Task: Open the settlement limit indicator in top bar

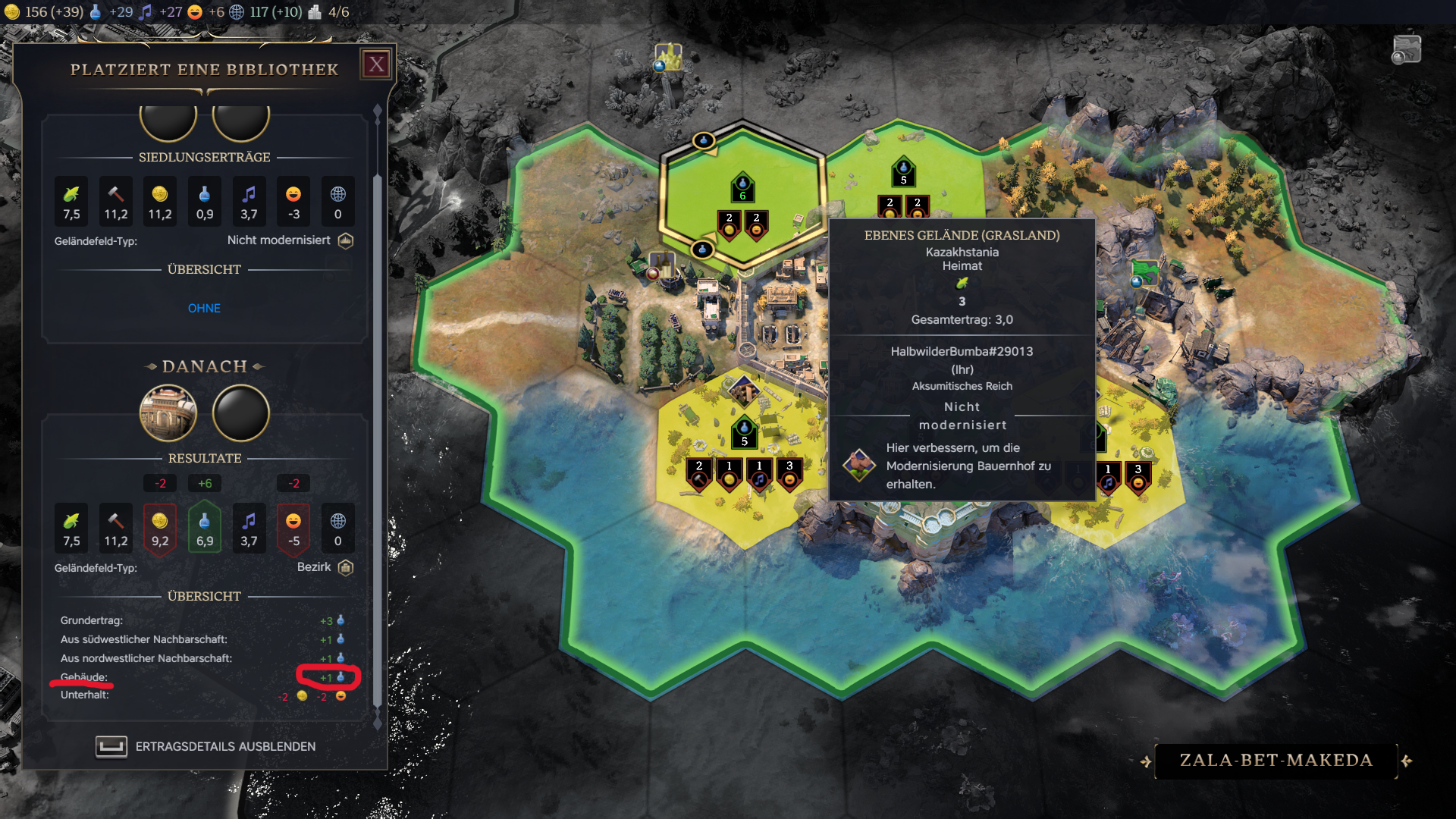Action: coord(329,12)
